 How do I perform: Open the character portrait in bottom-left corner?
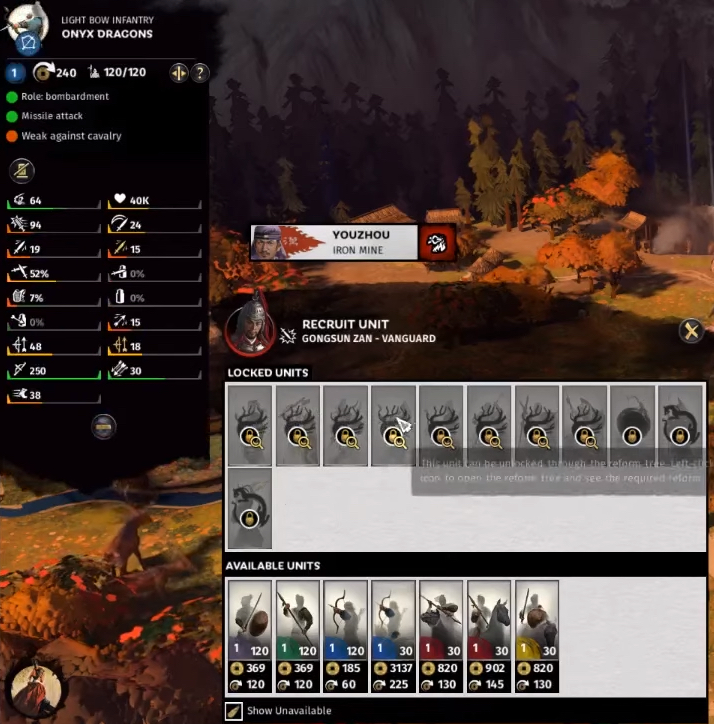[33, 690]
